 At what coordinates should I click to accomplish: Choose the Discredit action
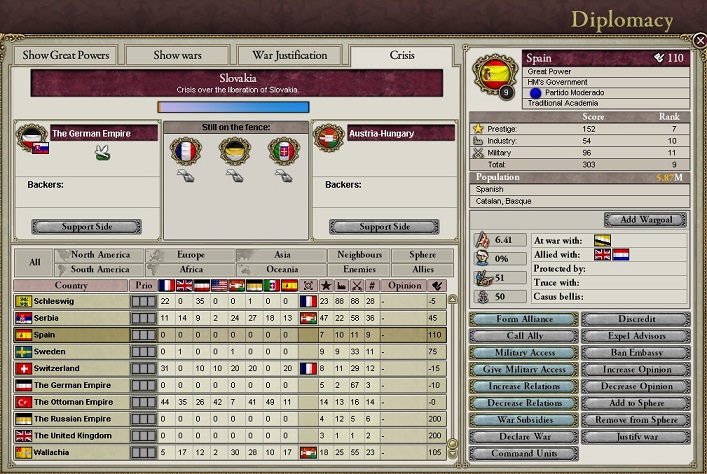pos(634,319)
